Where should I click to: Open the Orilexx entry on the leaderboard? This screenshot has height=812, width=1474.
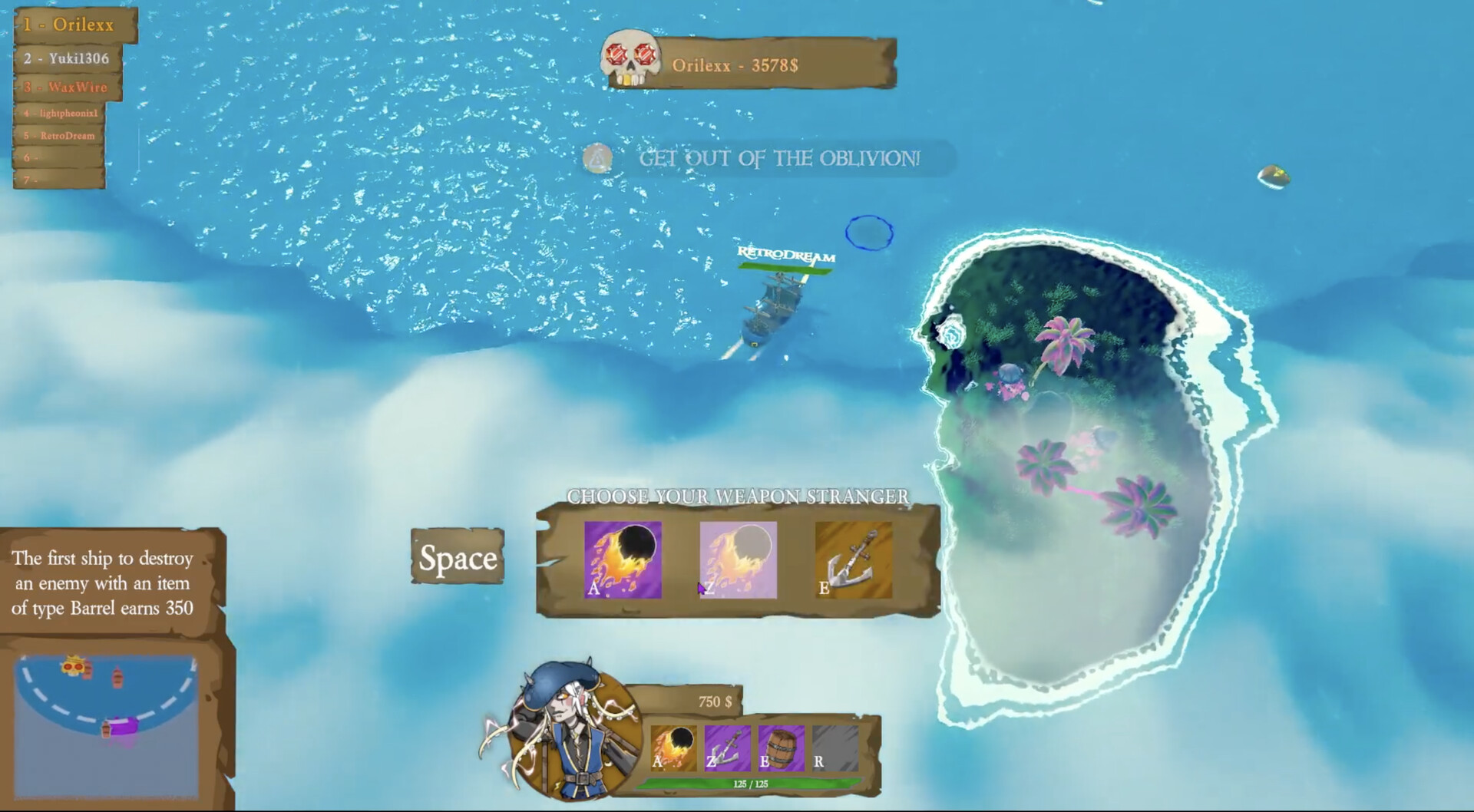(x=71, y=25)
